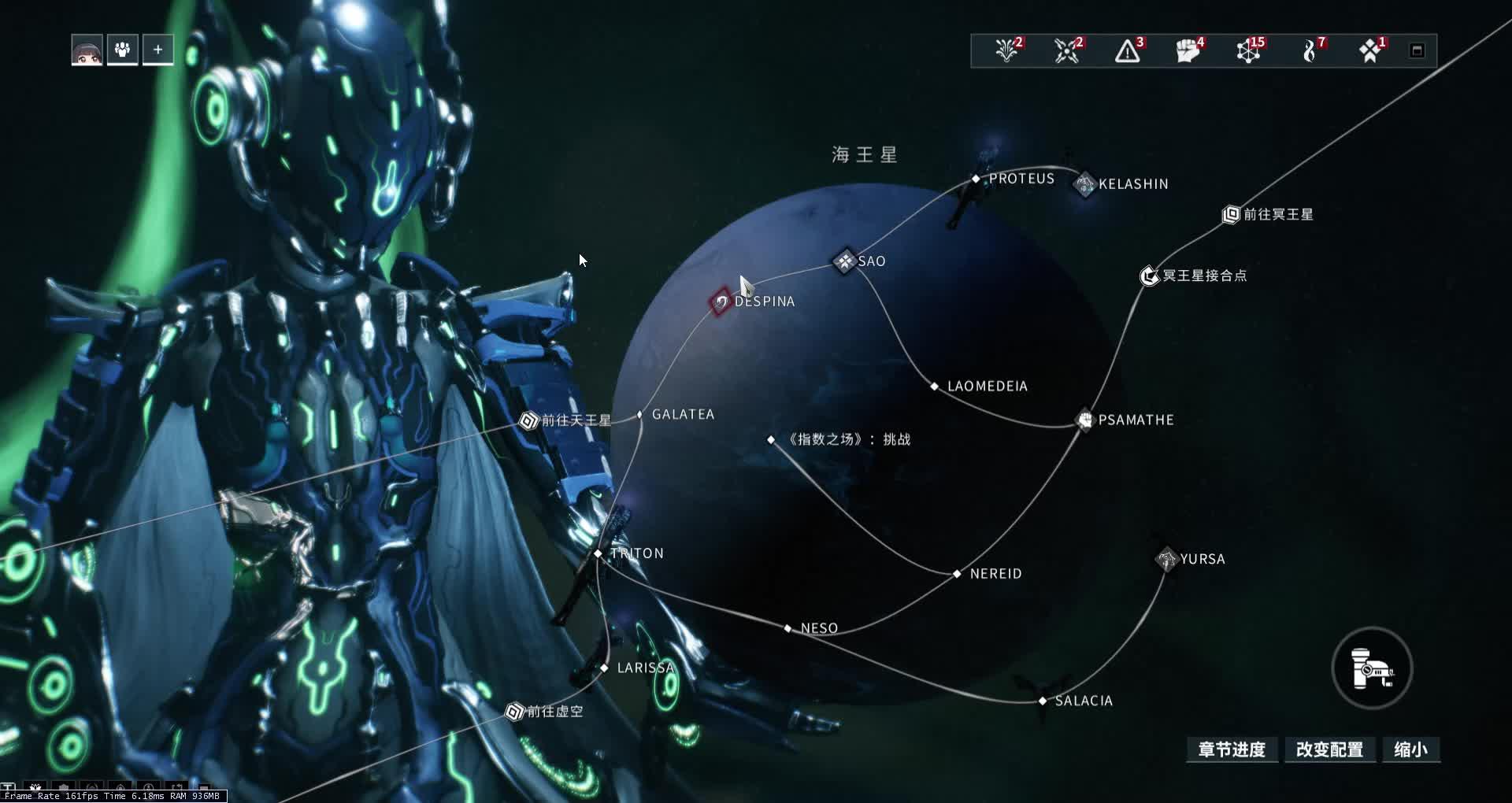Viewport: 1512px width, 803px height.
Task: Open the Nightwave notifications icon
Action: [1006, 50]
